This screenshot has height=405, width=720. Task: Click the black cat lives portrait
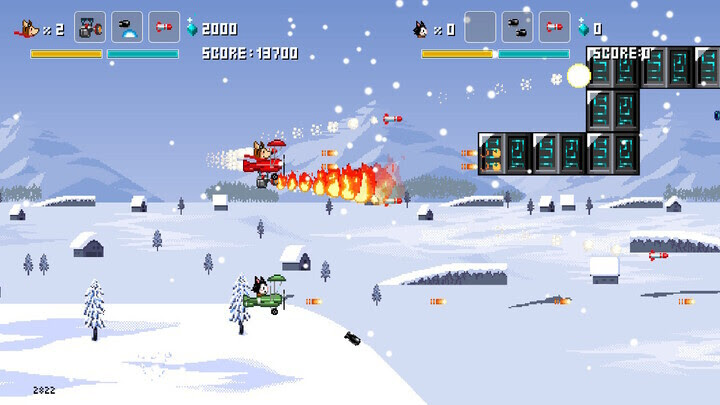(421, 29)
